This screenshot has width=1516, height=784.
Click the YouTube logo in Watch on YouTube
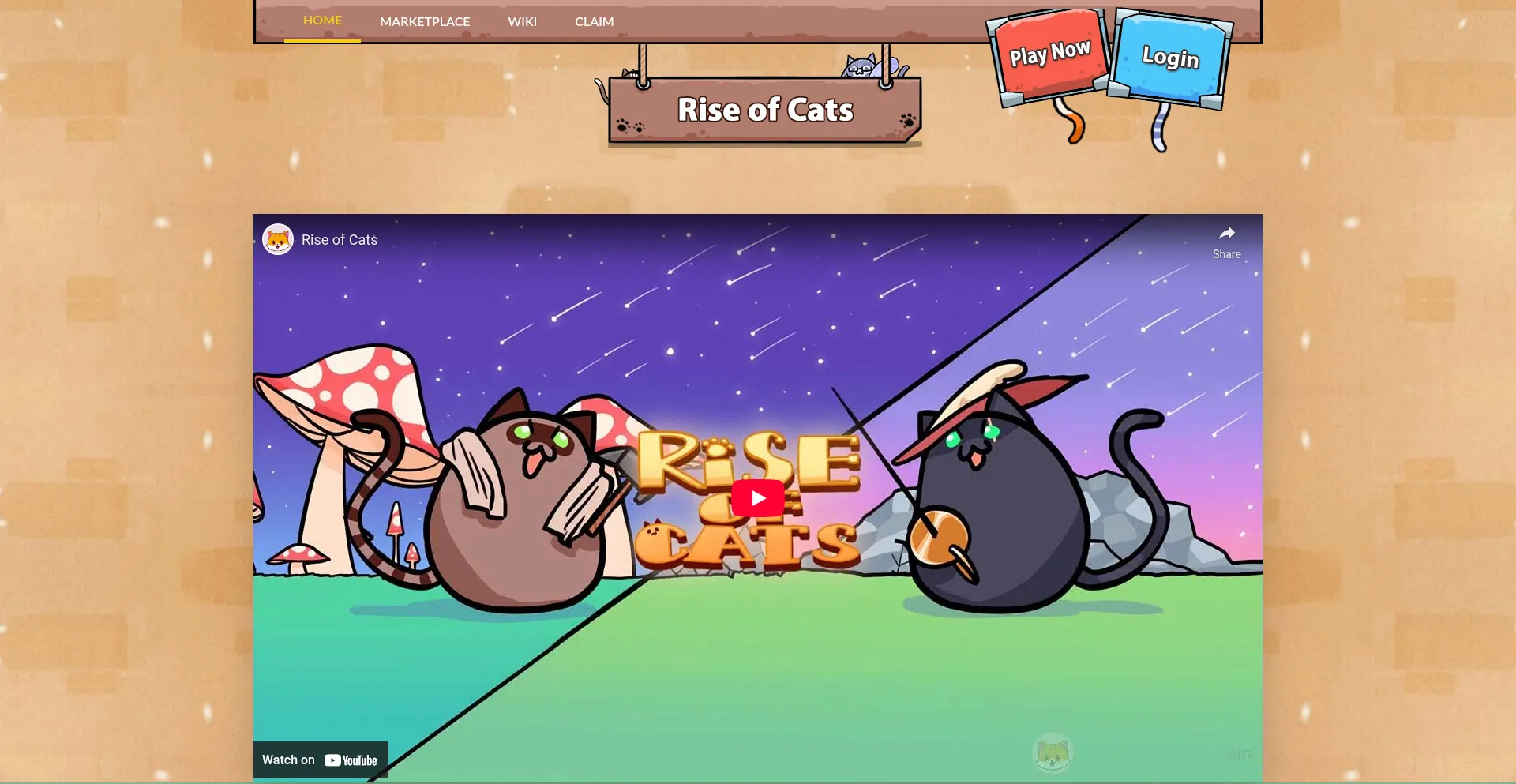(x=350, y=760)
